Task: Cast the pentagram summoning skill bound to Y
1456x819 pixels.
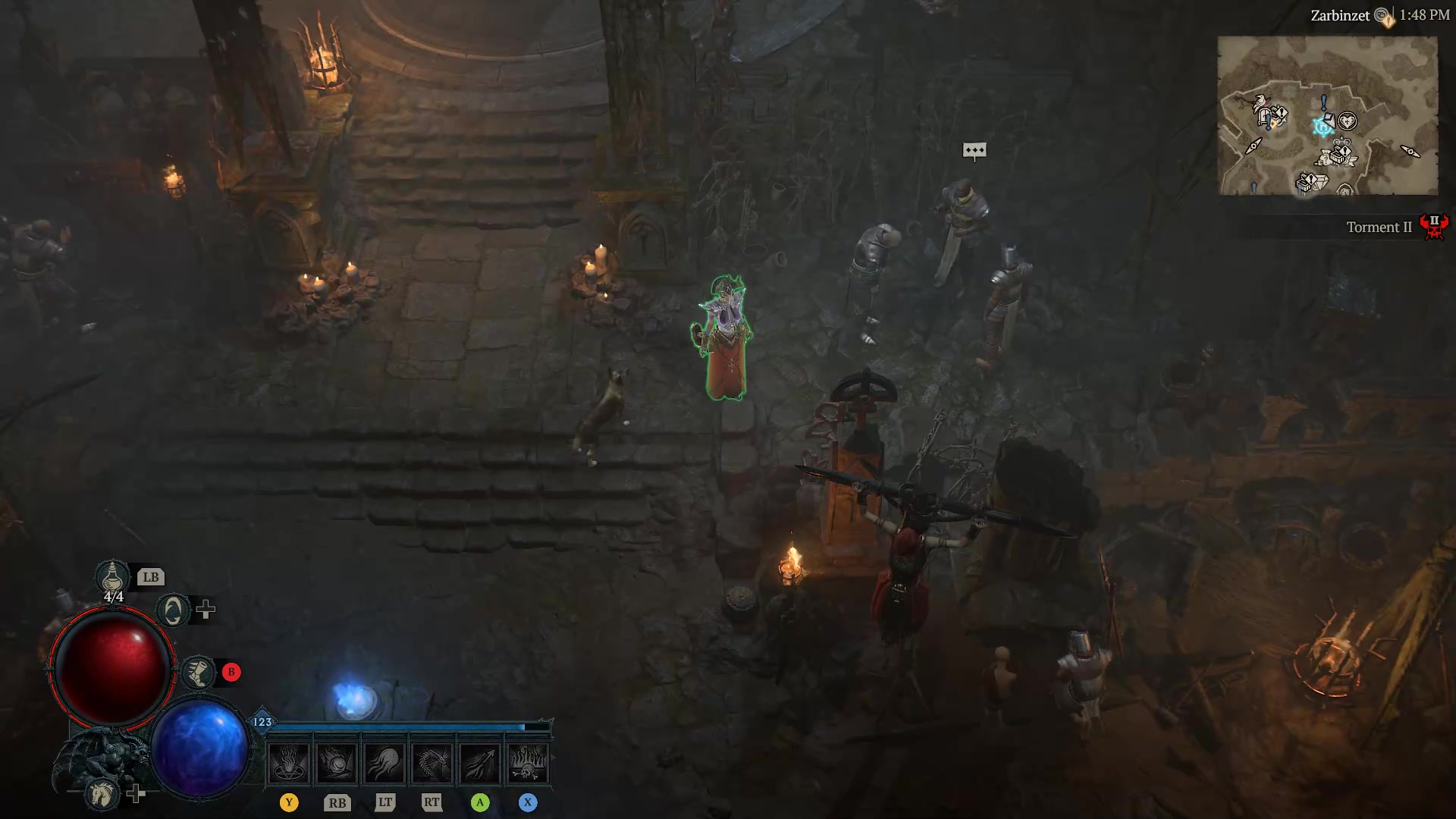Action: tap(289, 762)
